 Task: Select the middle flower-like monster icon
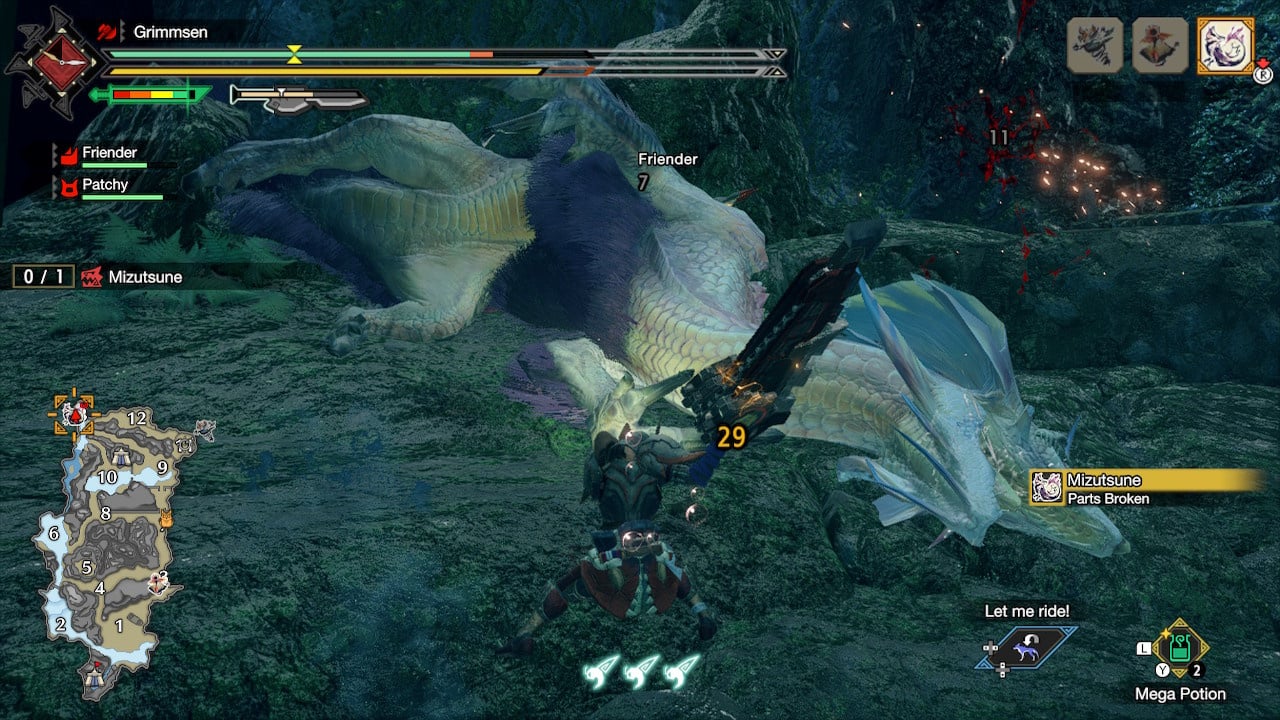pos(1160,46)
